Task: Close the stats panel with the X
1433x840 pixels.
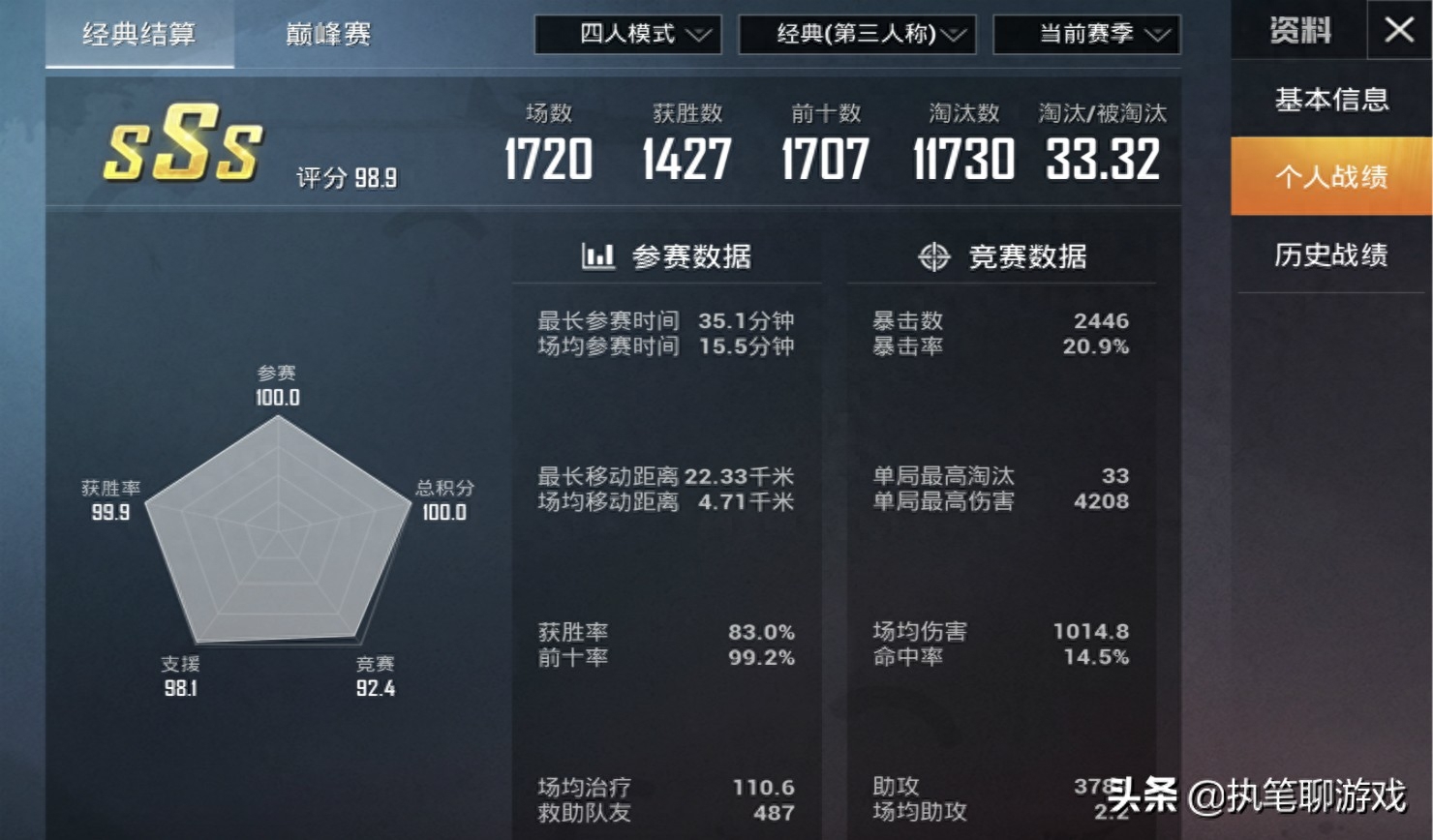Action: [x=1400, y=30]
